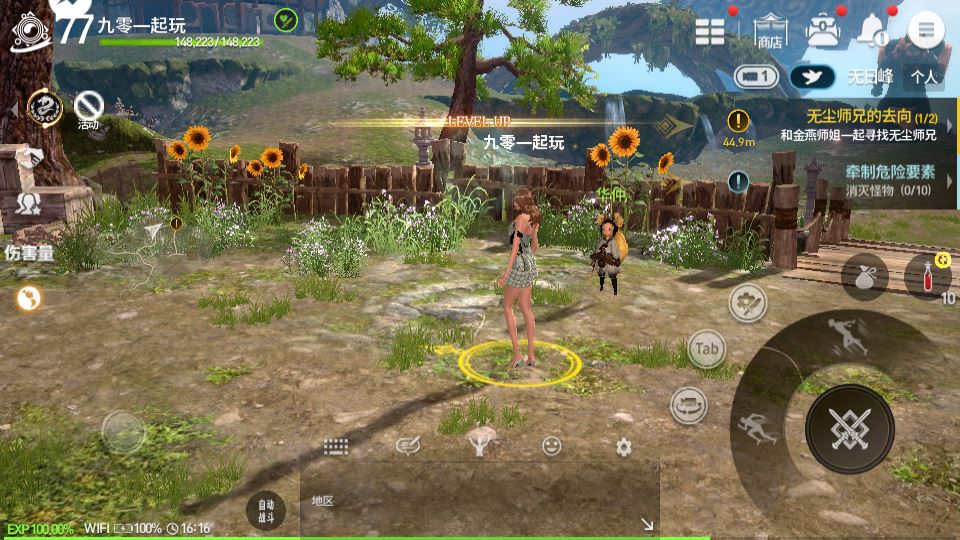This screenshot has width=960, height=540.
Task: Open the 伤害量 damage meter
Action: [x=29, y=253]
